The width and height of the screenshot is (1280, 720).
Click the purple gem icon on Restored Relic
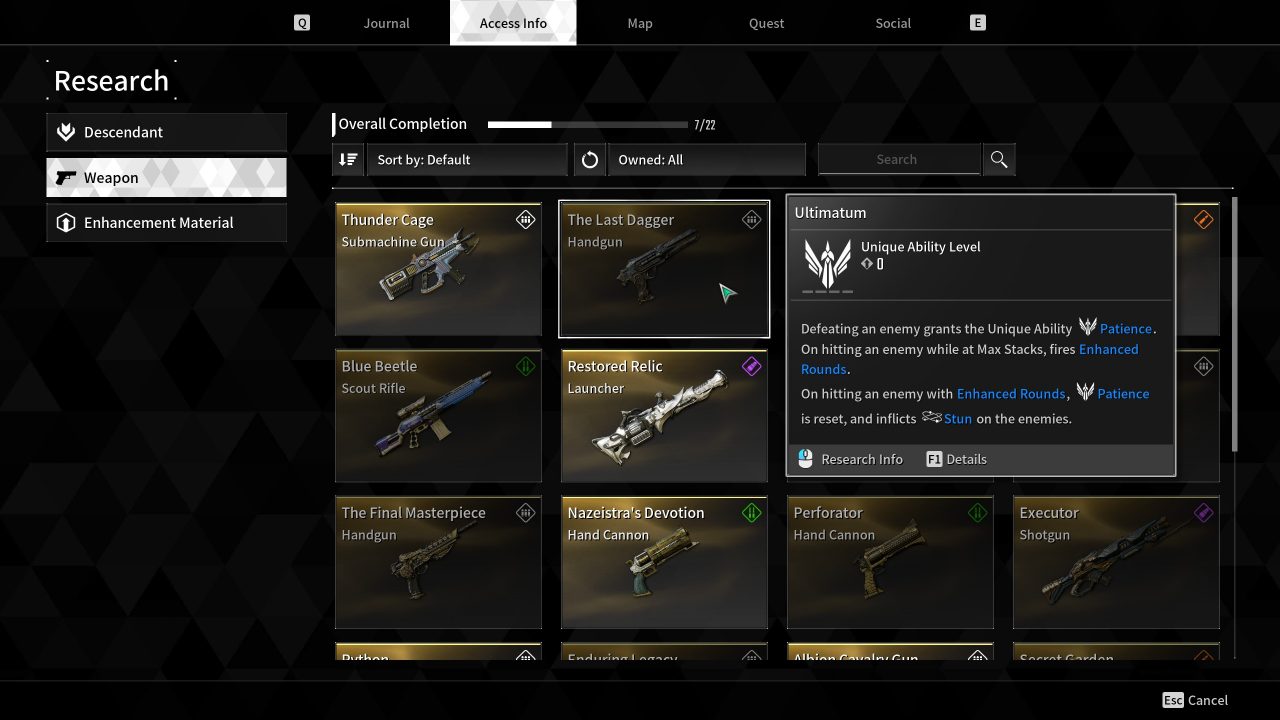[751, 366]
